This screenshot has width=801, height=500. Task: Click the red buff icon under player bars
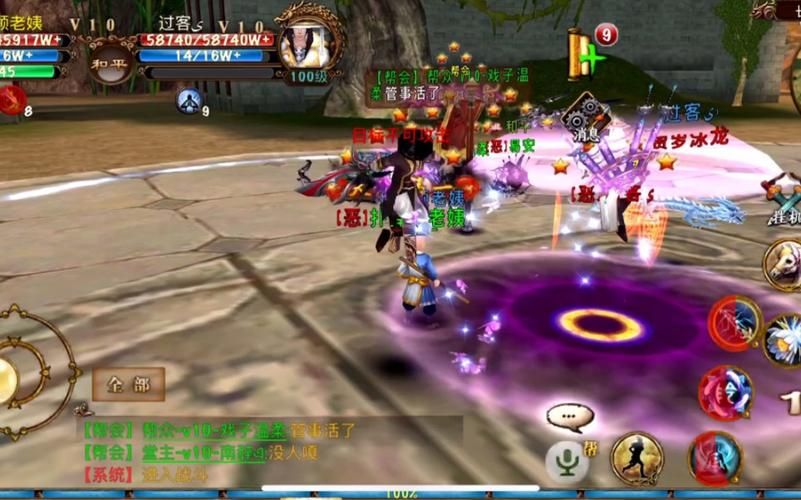[x=12, y=99]
